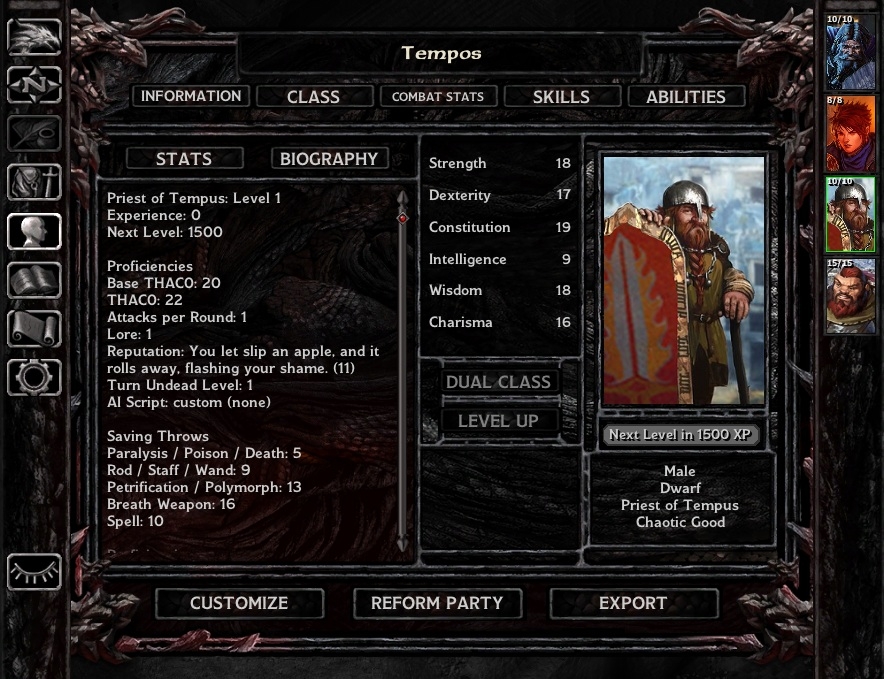
Task: Click the closed-eye rest button
Action: click(x=34, y=572)
